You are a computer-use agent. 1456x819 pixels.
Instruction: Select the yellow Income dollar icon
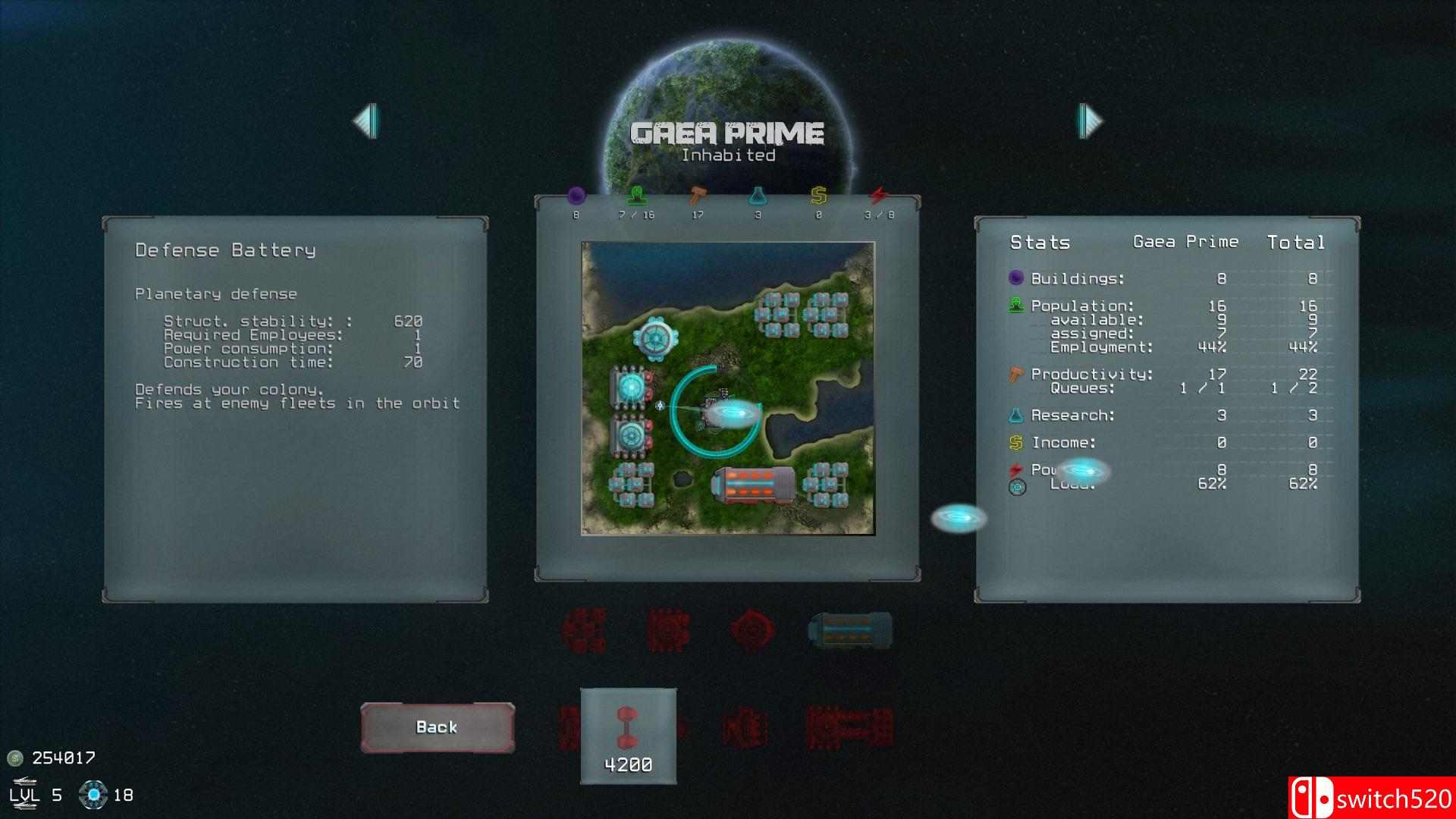(x=818, y=195)
